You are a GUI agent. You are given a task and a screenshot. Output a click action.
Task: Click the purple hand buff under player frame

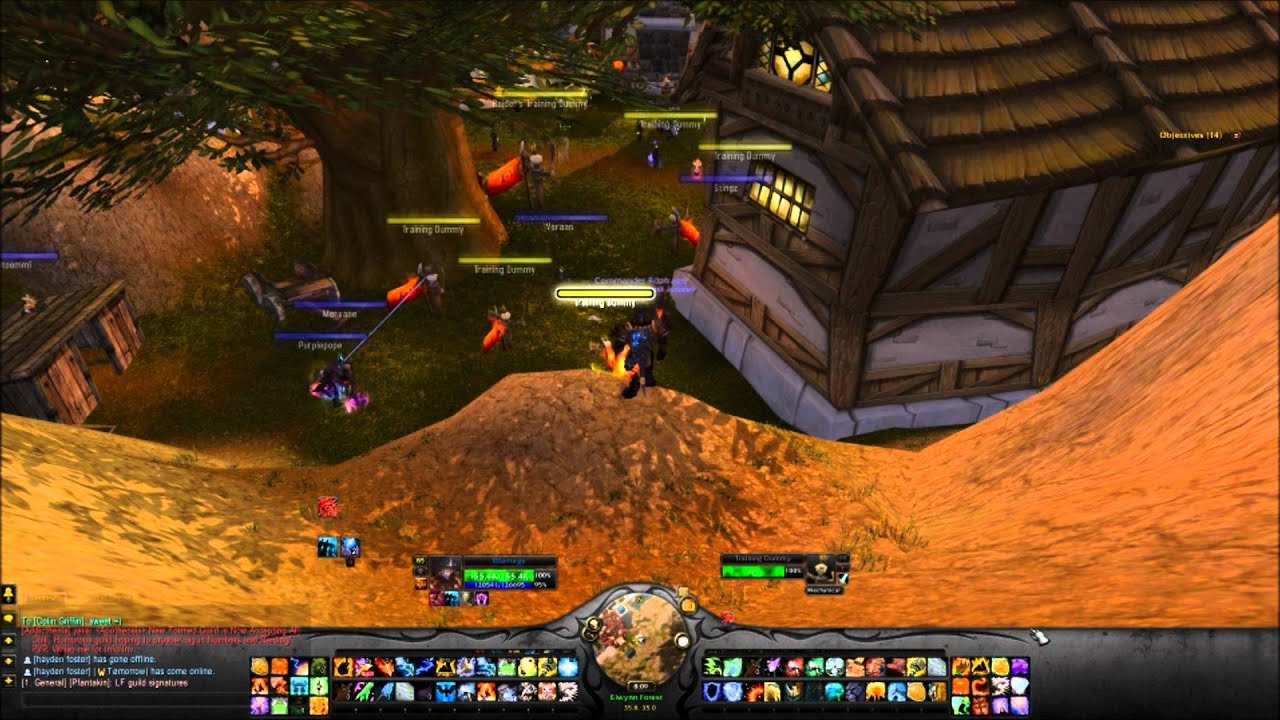click(x=482, y=598)
